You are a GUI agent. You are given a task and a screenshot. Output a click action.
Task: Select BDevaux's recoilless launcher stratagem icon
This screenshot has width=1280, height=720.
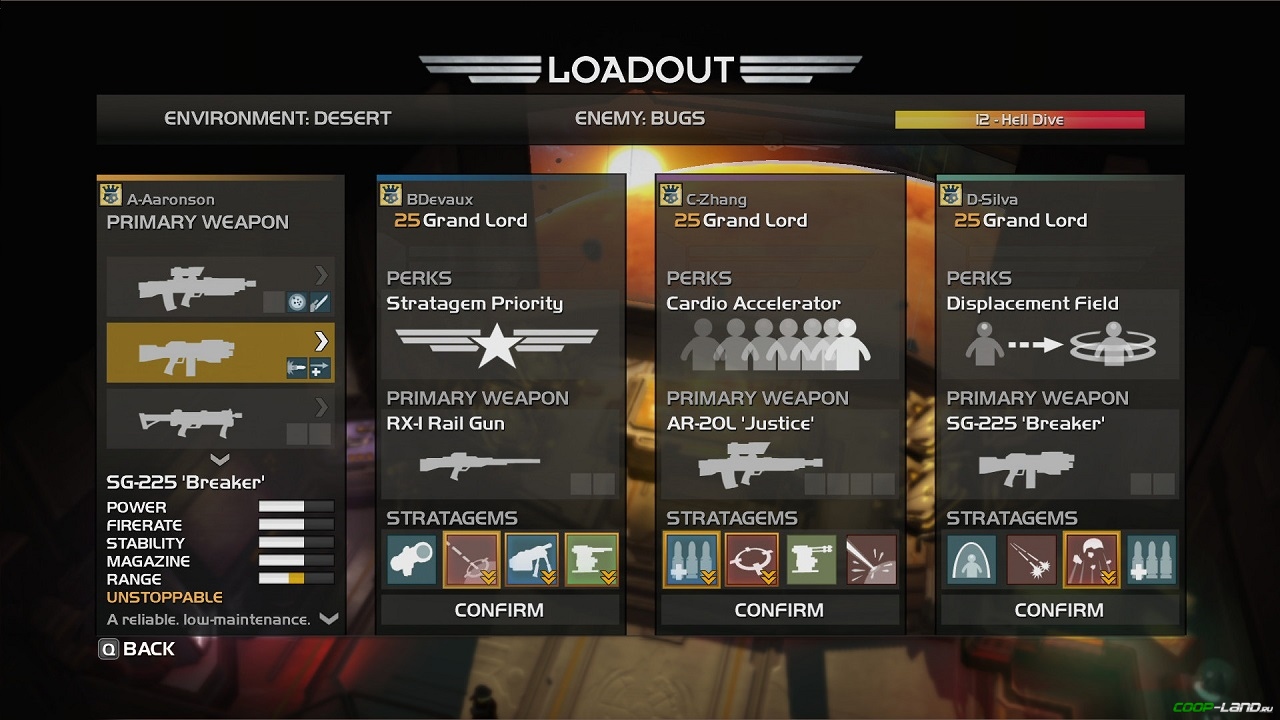click(412, 559)
